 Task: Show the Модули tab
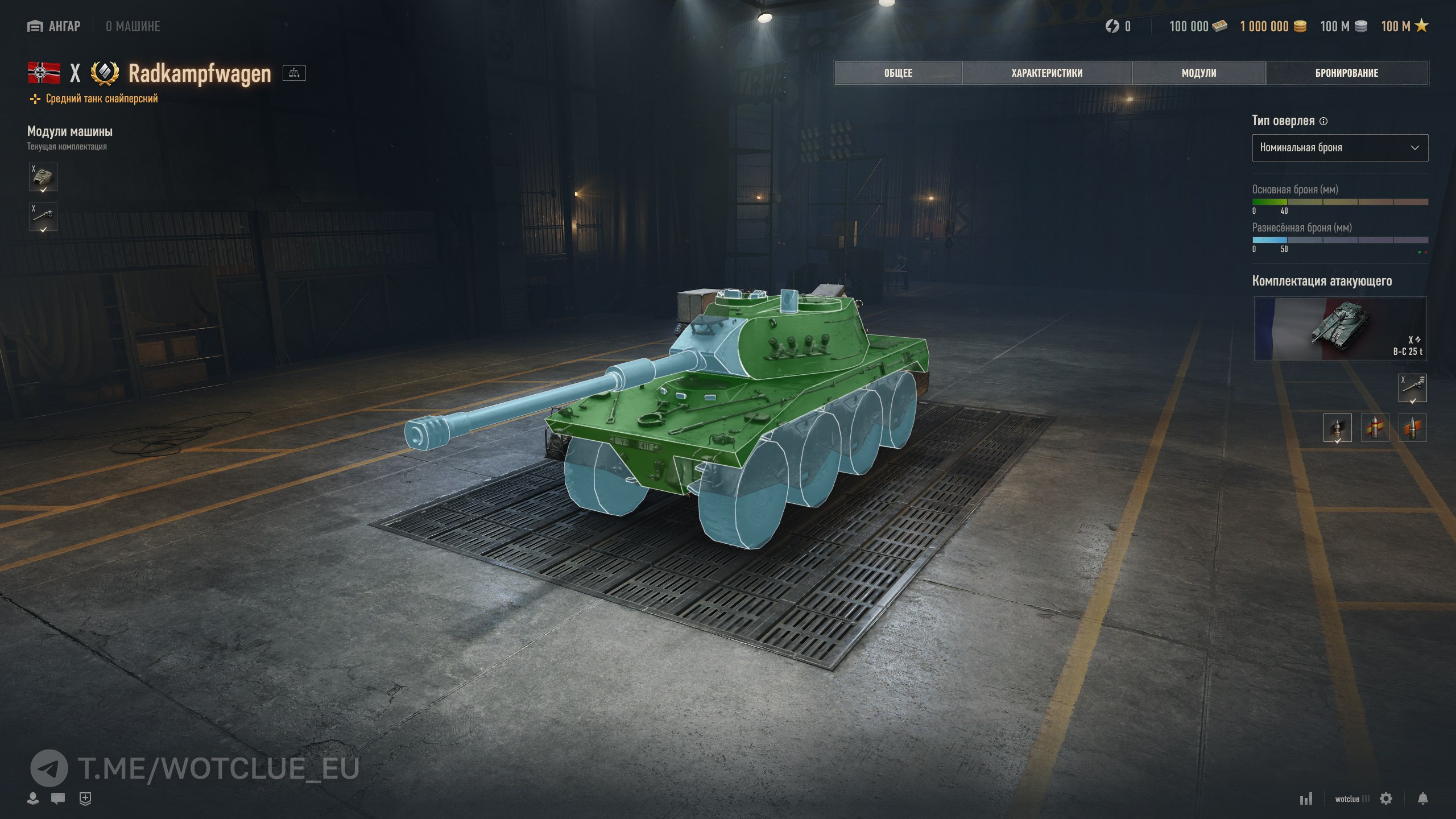tap(1198, 73)
